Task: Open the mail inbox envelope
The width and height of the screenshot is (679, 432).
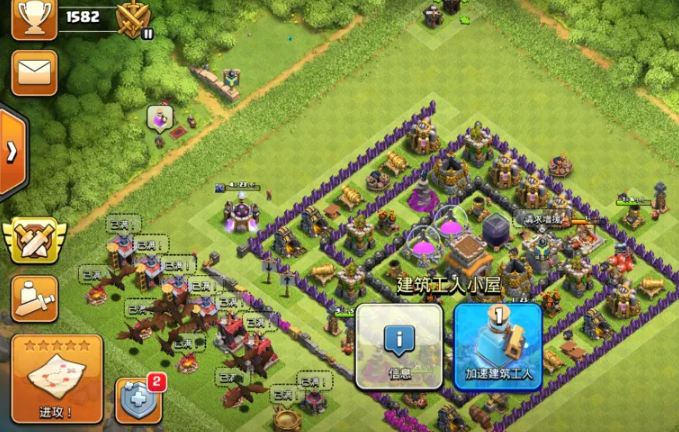Action: coord(34,73)
